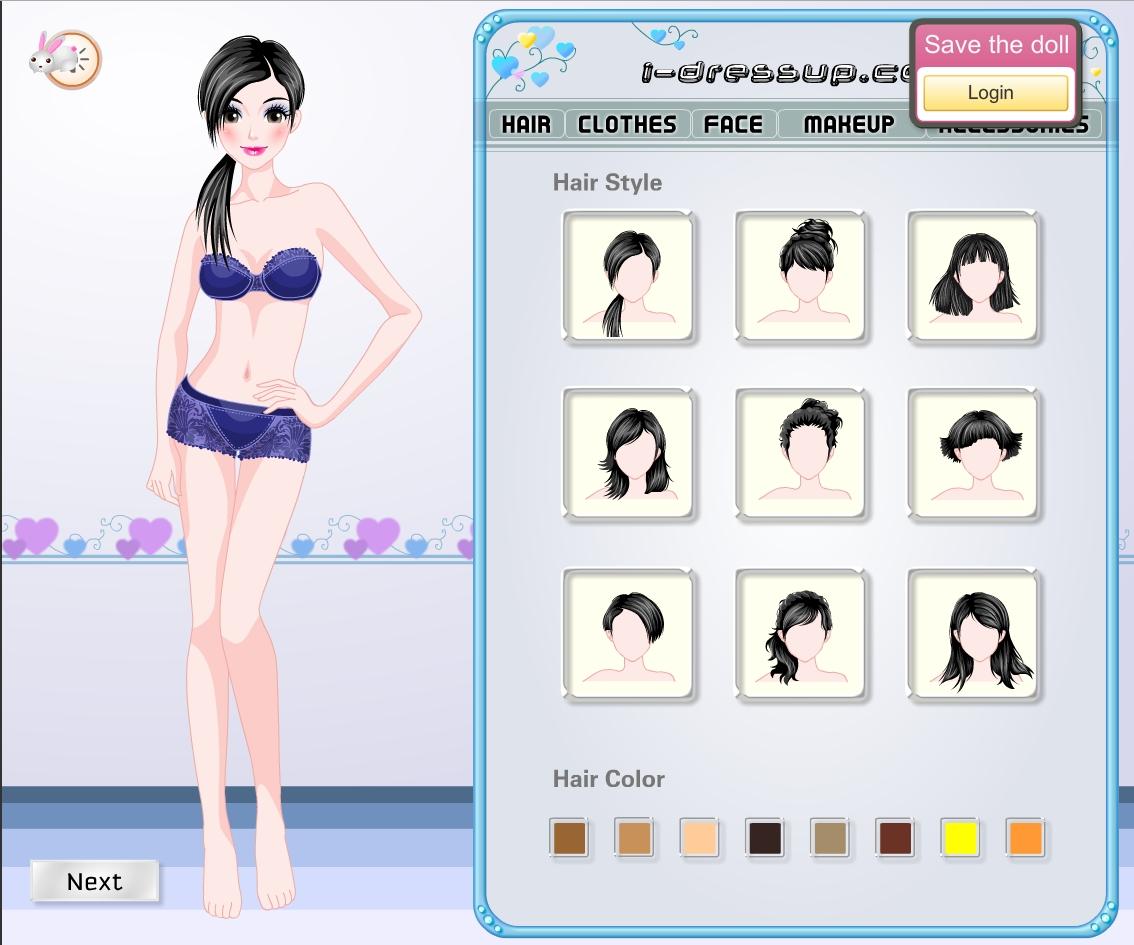1134x945 pixels.
Task: Pick the straight bob with bangs hairstyle
Action: coord(974,276)
